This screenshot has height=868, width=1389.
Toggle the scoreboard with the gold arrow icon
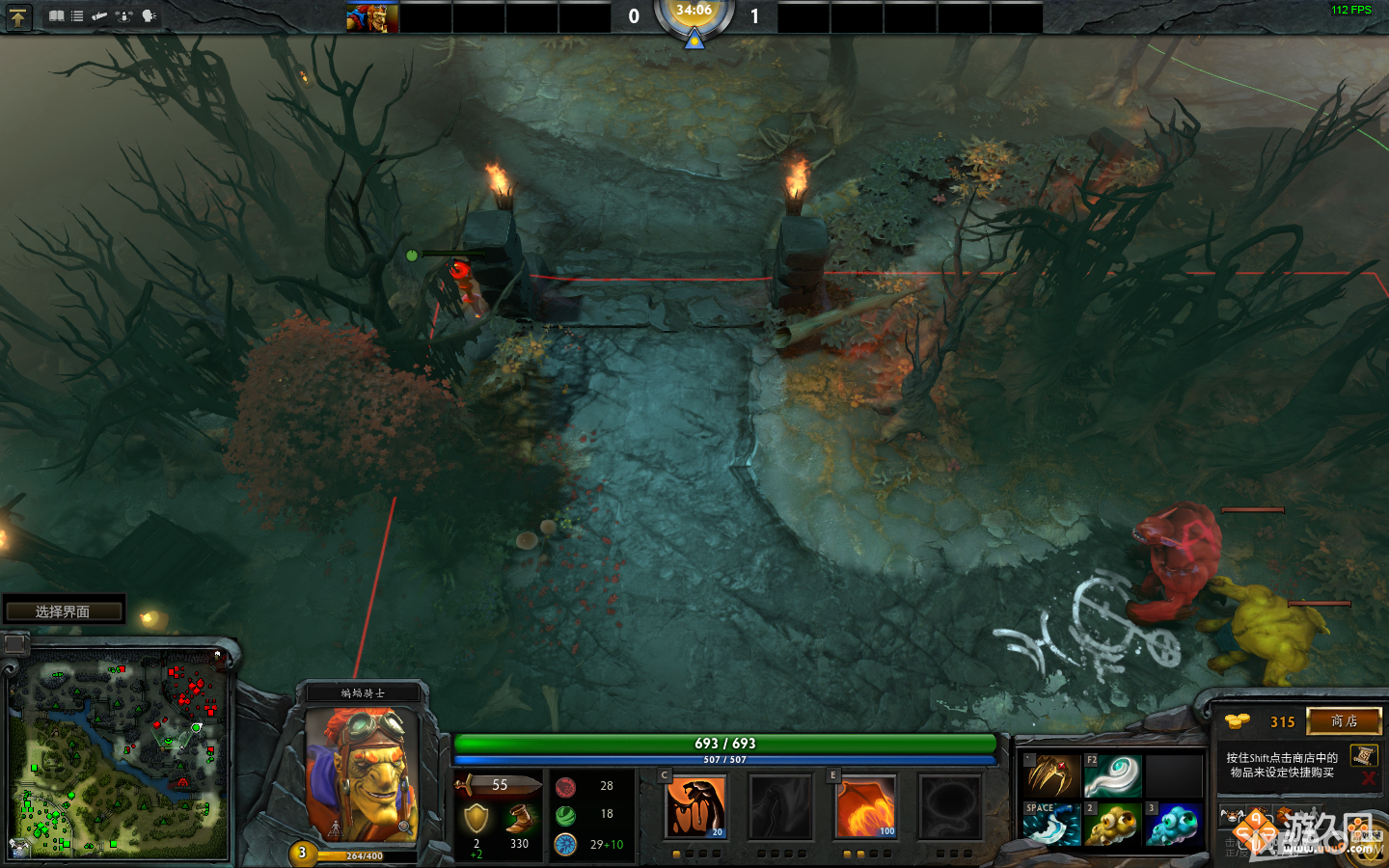[x=19, y=16]
